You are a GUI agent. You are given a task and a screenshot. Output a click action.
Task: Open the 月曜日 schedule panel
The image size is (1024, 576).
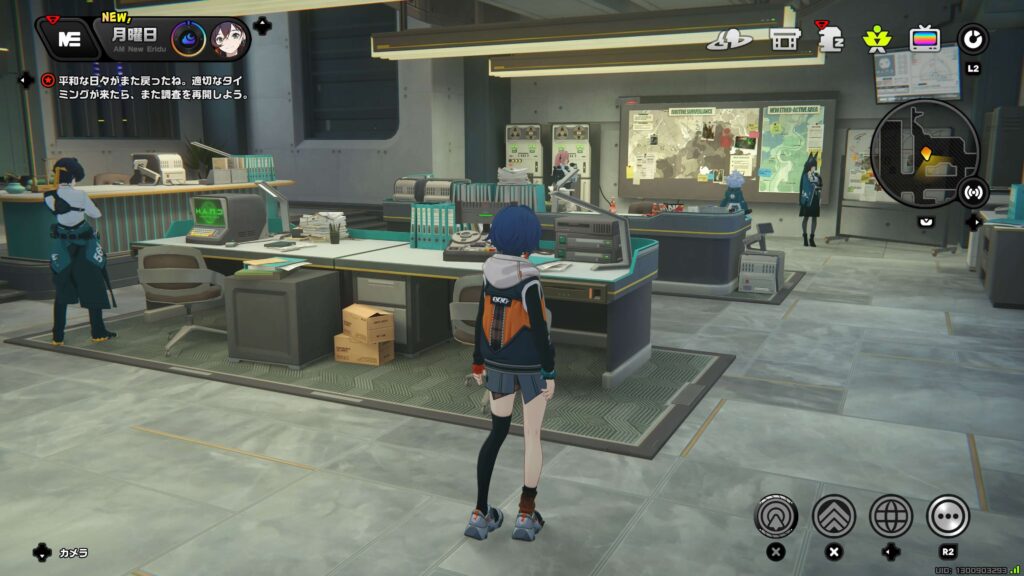coord(133,36)
